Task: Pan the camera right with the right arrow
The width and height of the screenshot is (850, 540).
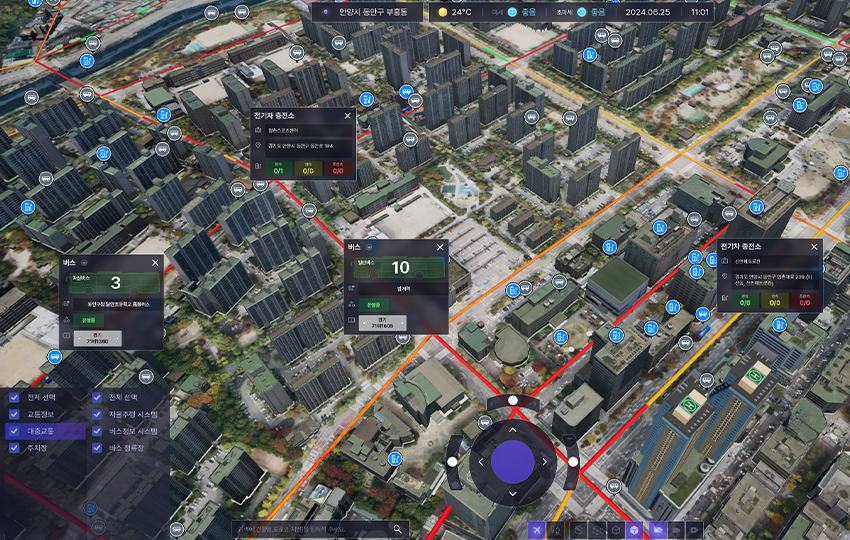Action: pos(544,461)
